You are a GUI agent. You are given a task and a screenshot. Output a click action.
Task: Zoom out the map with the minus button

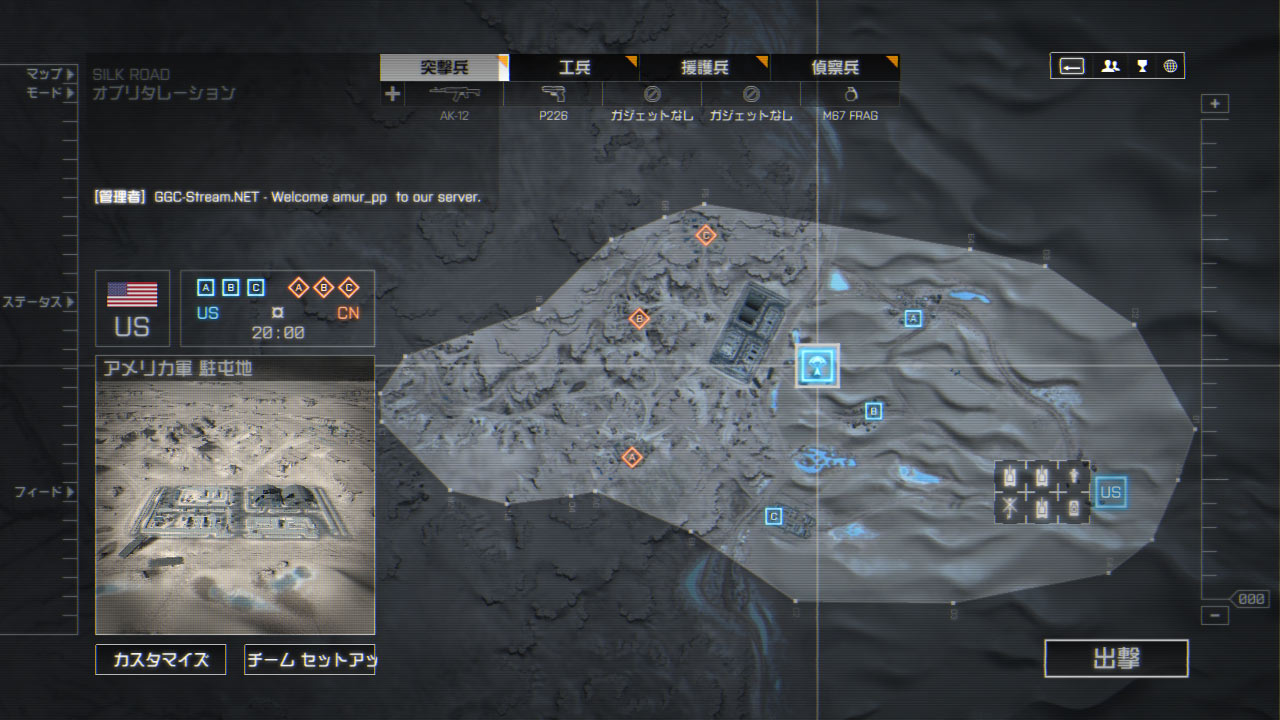pos(1215,616)
